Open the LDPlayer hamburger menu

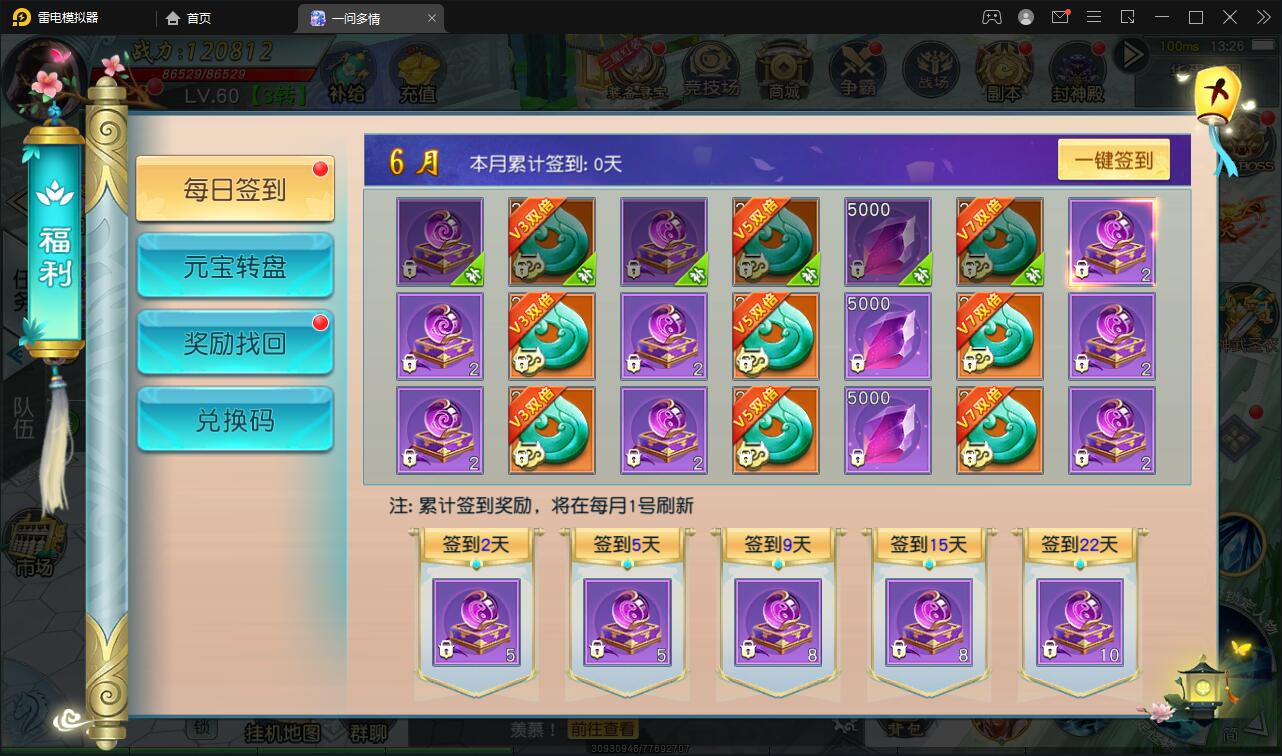coord(1093,17)
